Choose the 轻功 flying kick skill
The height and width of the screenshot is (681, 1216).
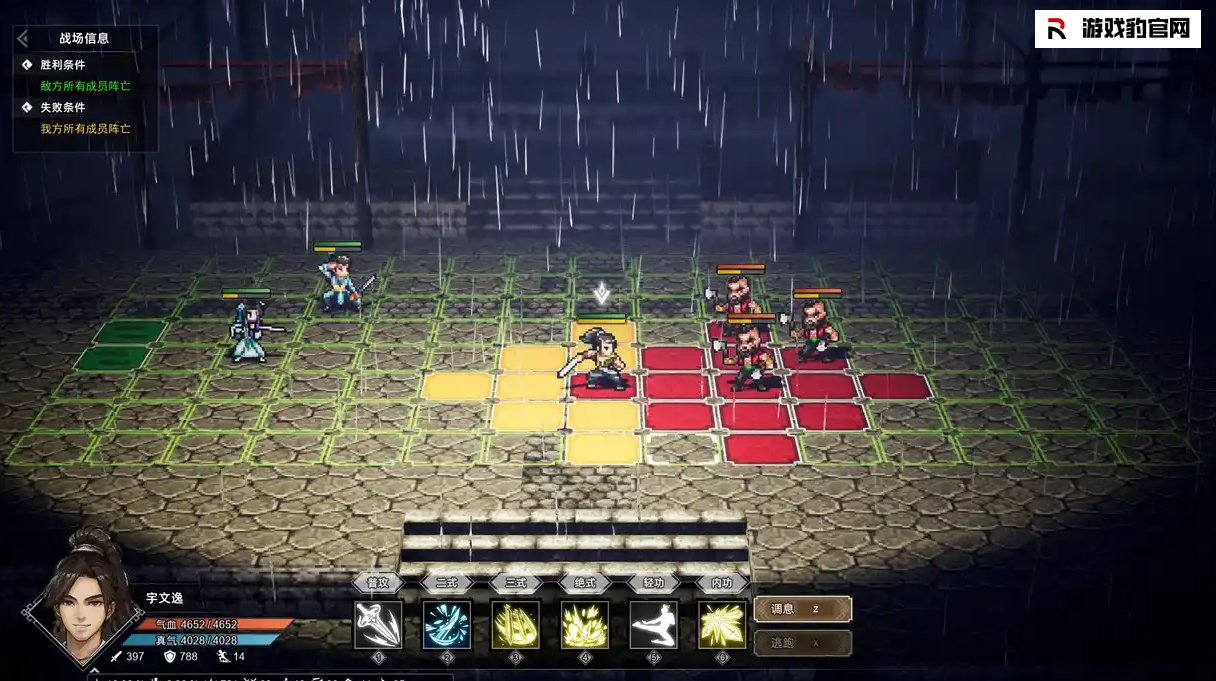tap(654, 624)
